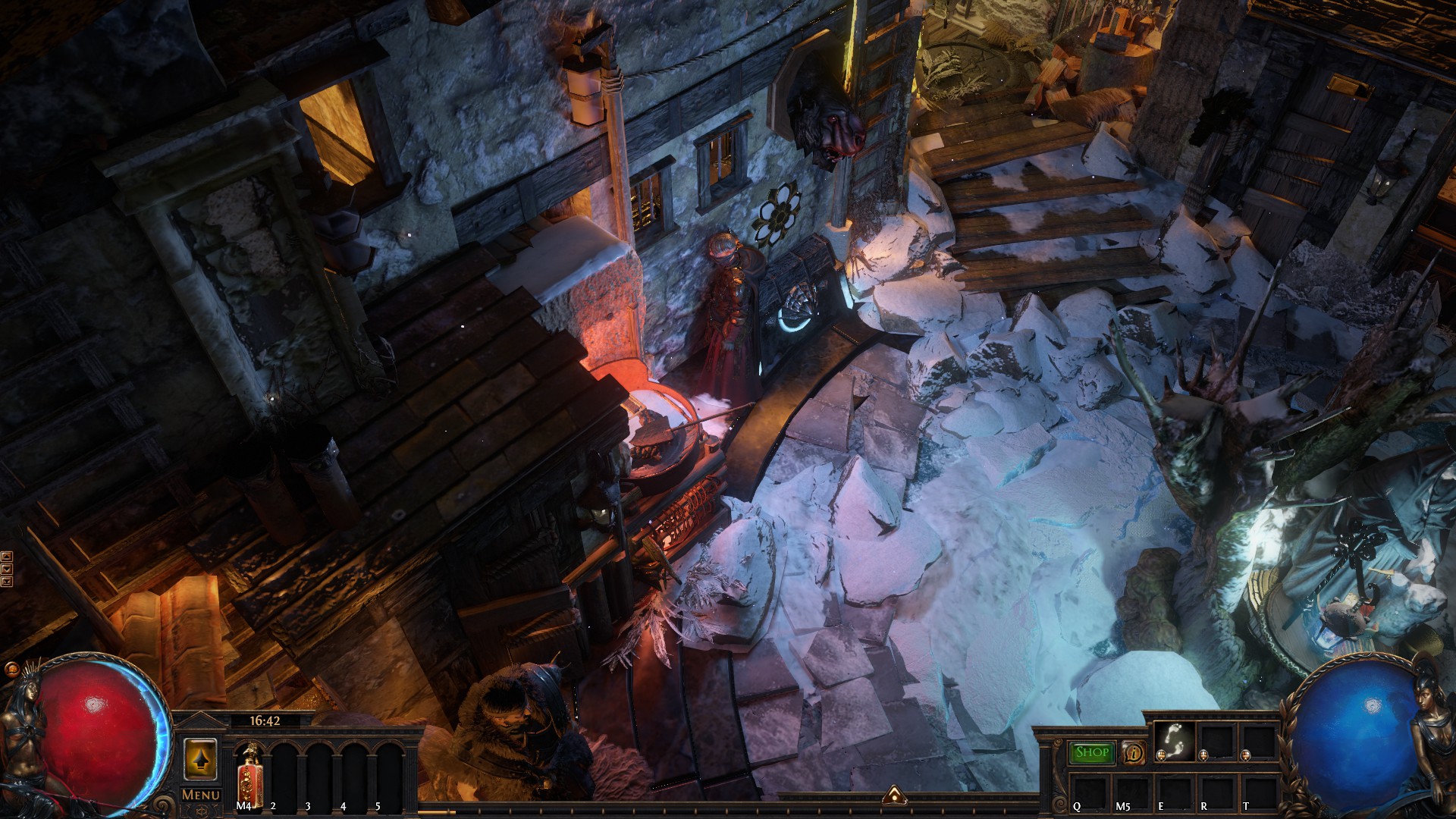1456x819 pixels.
Task: Click the yellow up-arrow level-up button
Action: (x=200, y=759)
